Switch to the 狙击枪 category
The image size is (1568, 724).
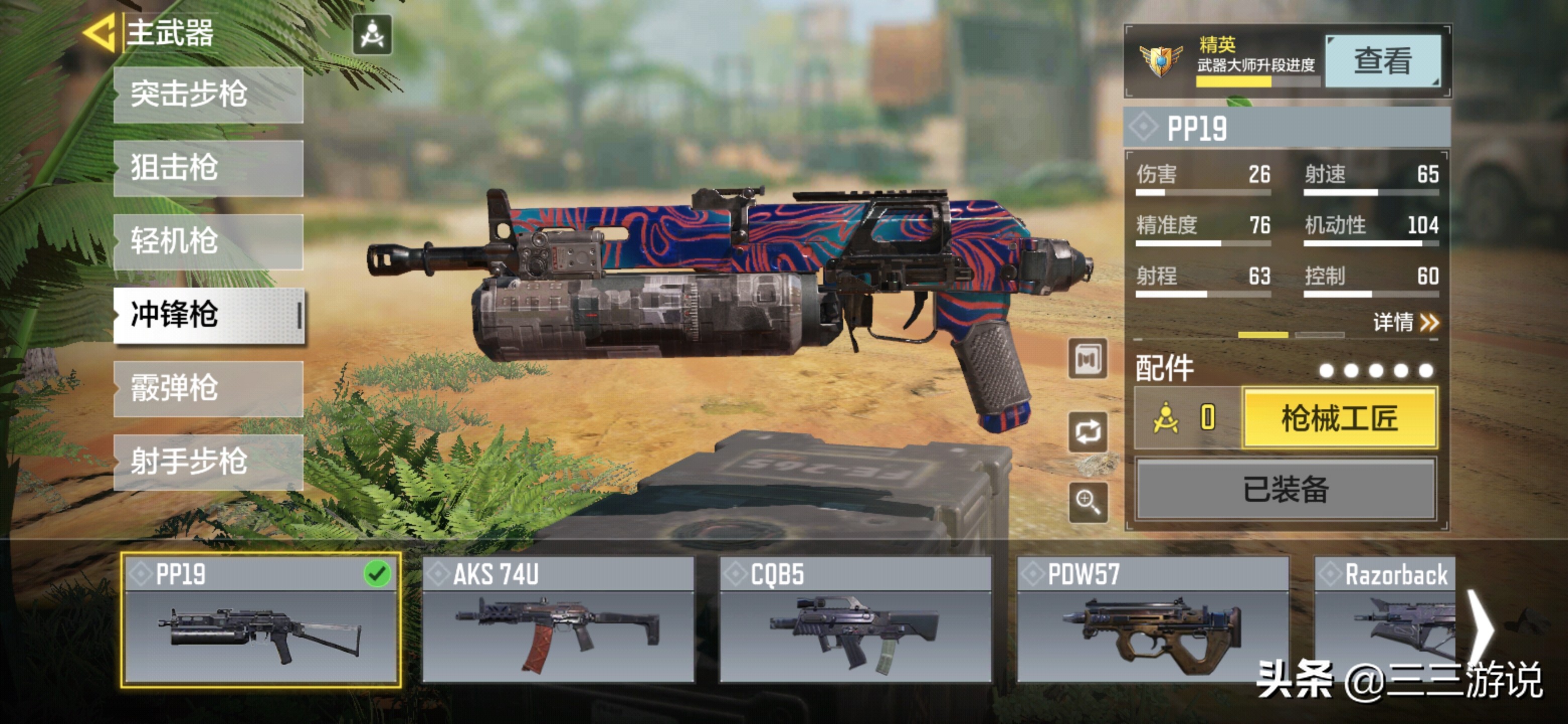click(208, 168)
